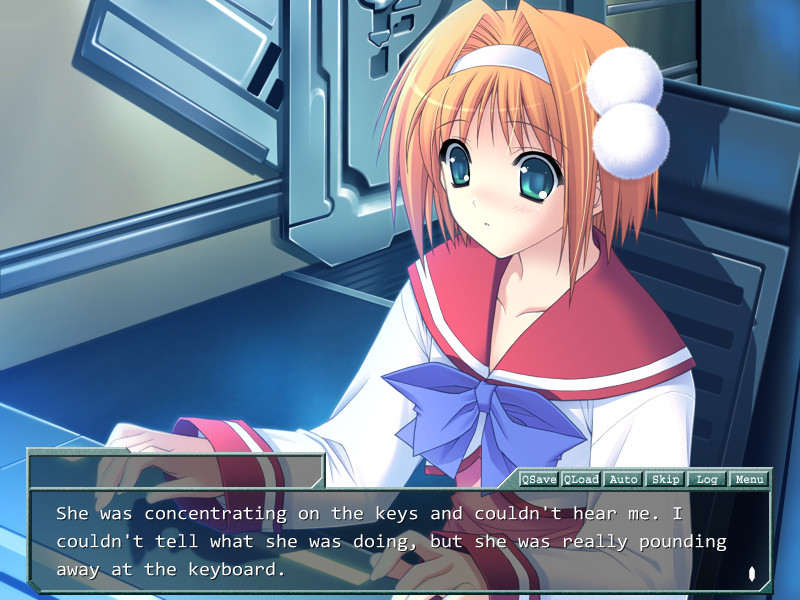The height and width of the screenshot is (600, 800).
Task: Toggle Auto text advance mode
Action: pos(623,479)
